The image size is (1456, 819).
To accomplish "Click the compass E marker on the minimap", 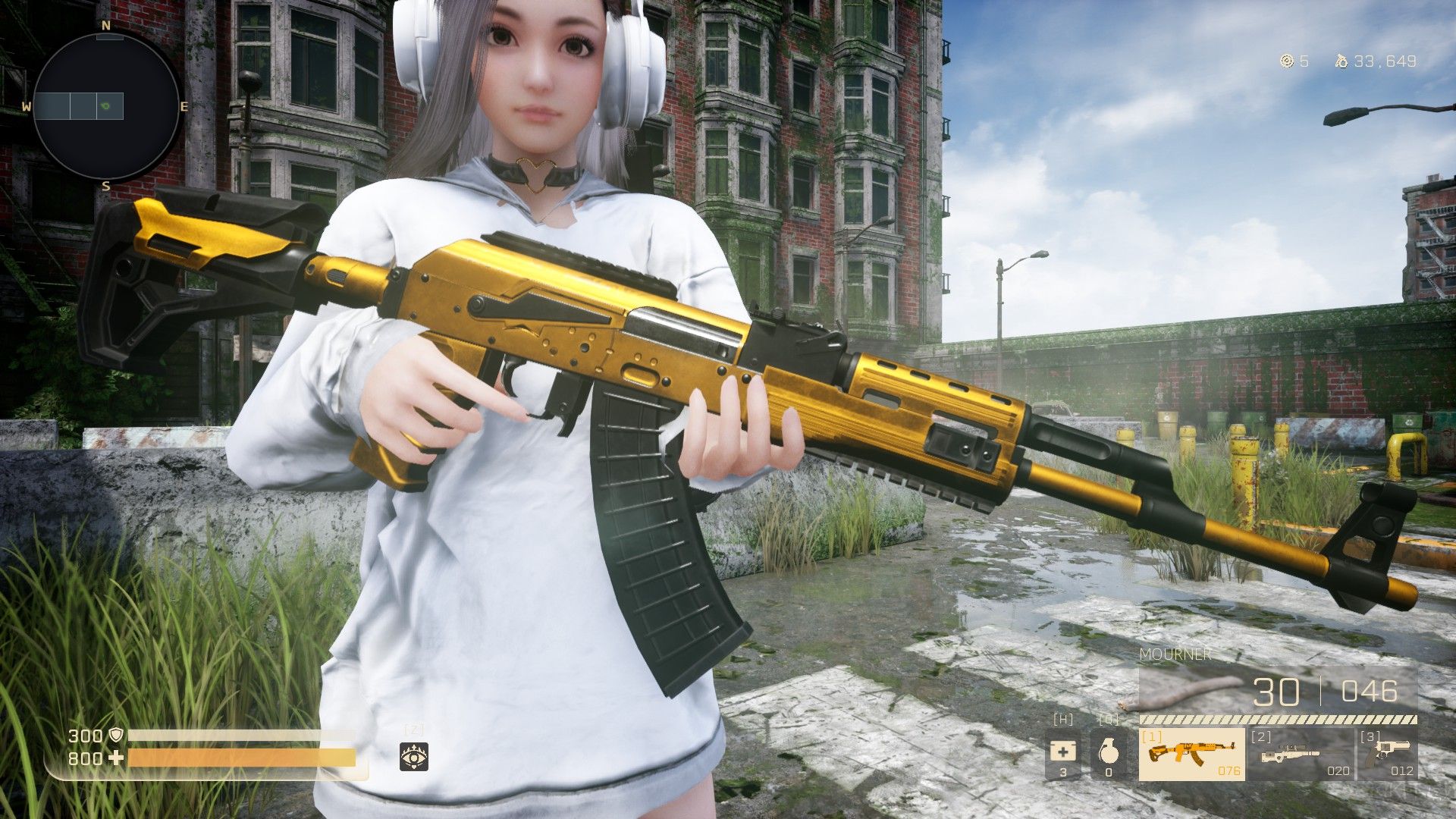I will pos(184,107).
